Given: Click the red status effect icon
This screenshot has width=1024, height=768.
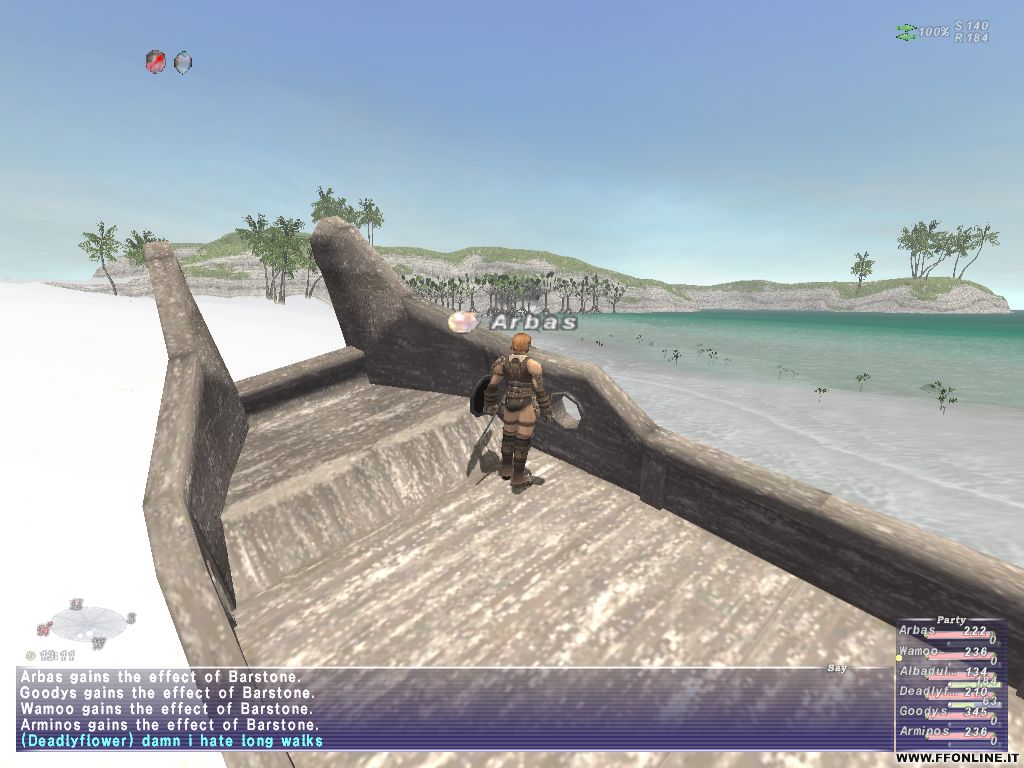Looking at the screenshot, I should pos(155,63).
